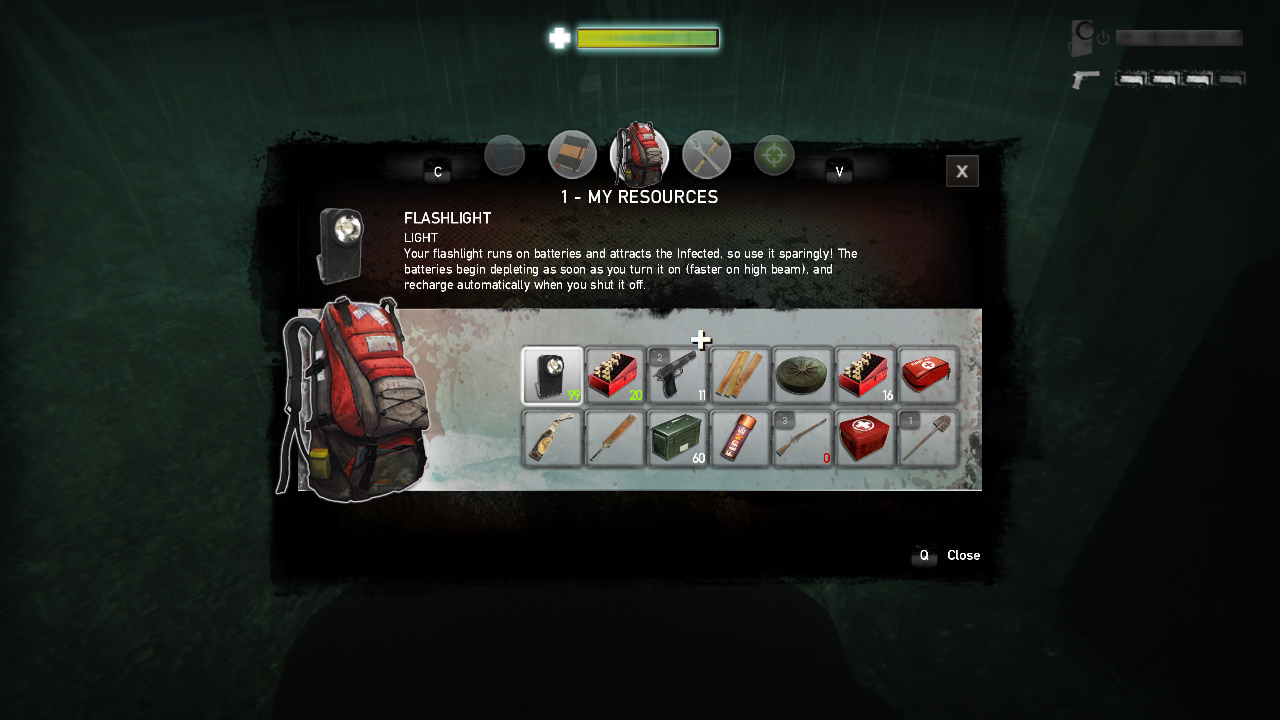Select the flashlight in the first inventory slot
Screen dimensions: 1280x720
553,375
